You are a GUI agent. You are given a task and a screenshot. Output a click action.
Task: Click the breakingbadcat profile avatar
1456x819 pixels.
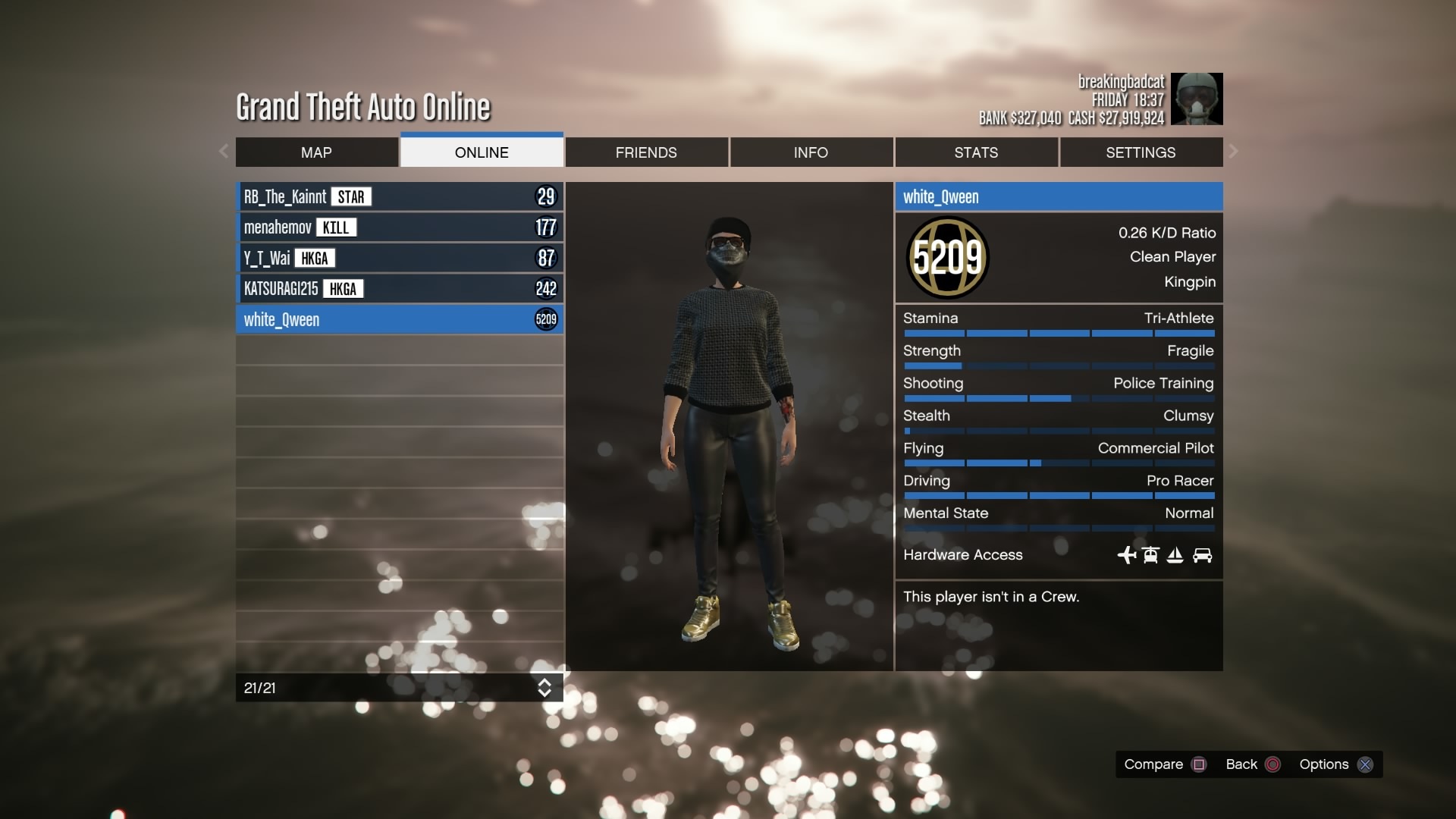tap(1197, 99)
